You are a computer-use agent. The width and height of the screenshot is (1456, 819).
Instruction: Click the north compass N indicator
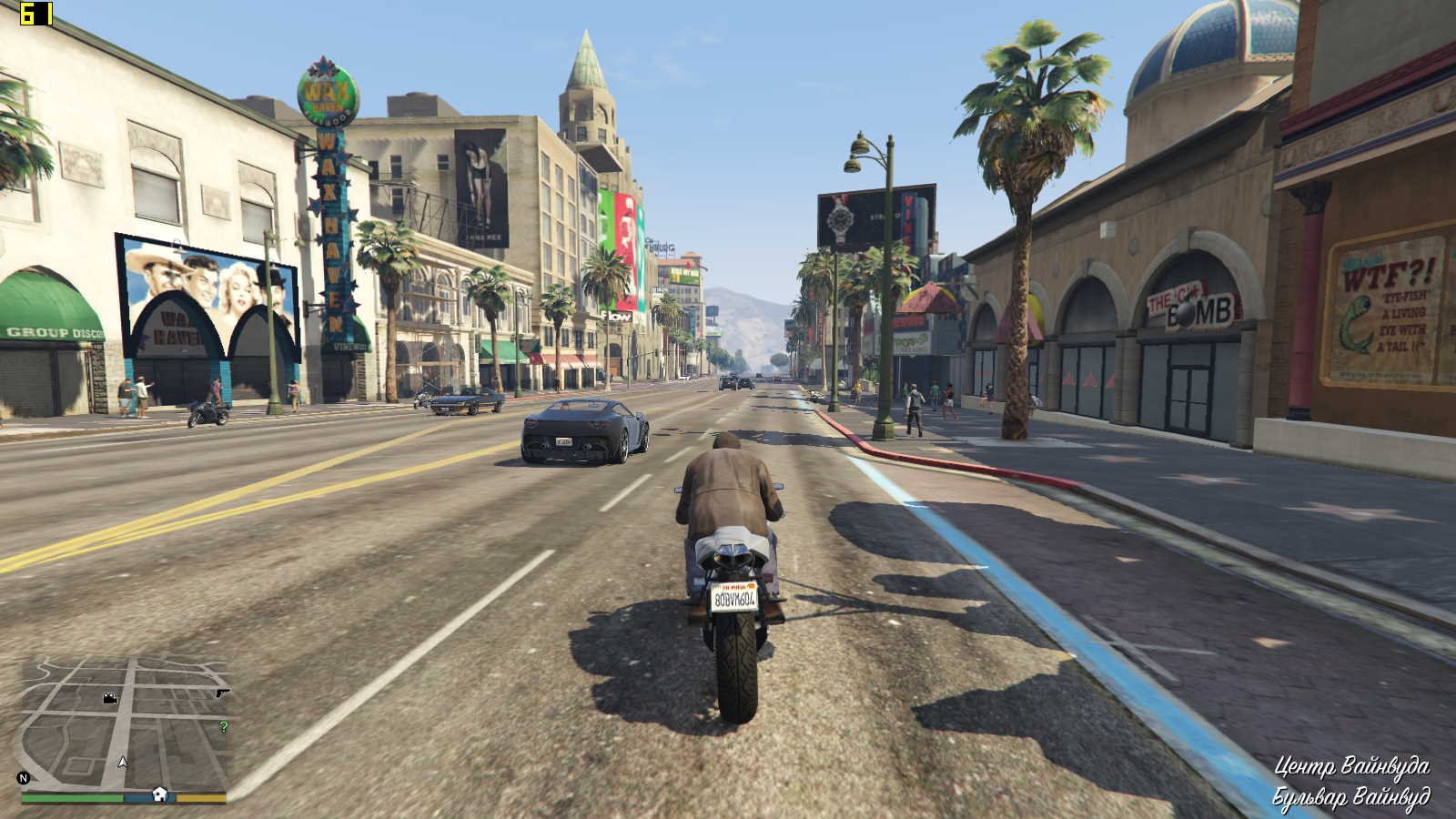[x=24, y=778]
